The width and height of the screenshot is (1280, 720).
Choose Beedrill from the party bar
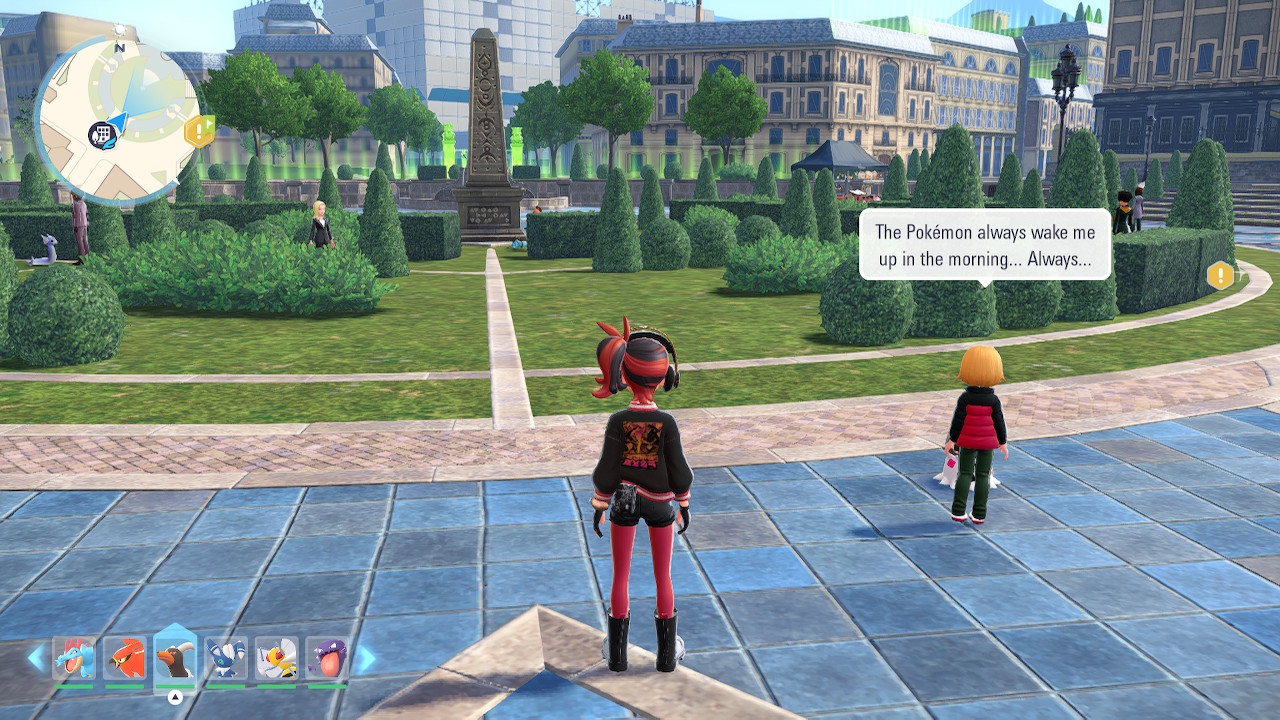click(x=277, y=659)
